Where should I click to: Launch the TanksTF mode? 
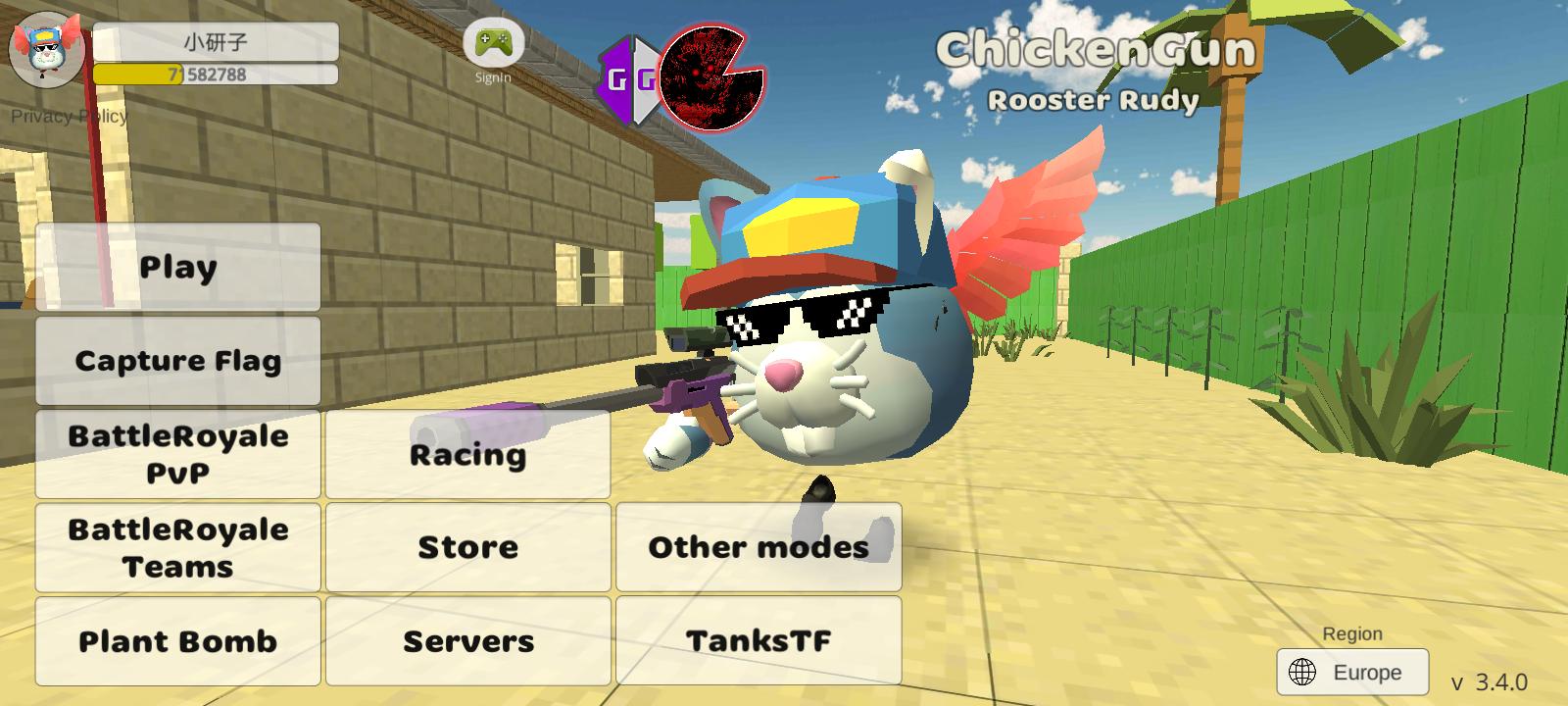point(759,641)
